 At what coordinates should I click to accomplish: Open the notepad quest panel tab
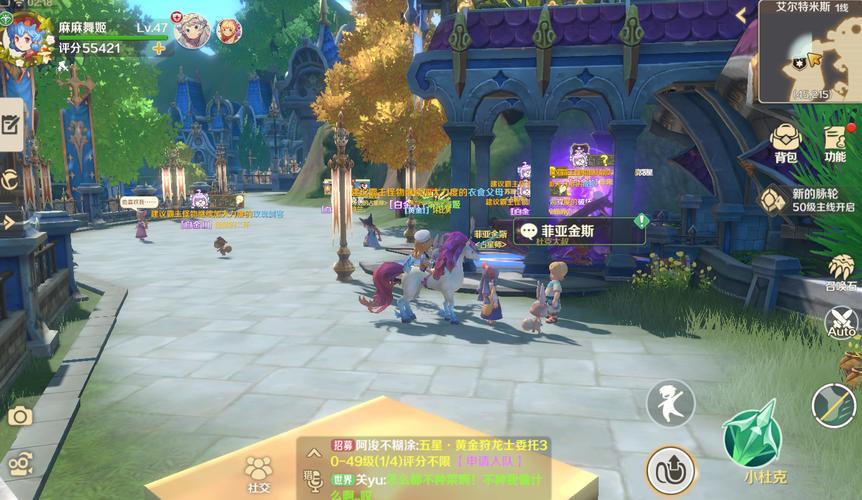pos(11,124)
